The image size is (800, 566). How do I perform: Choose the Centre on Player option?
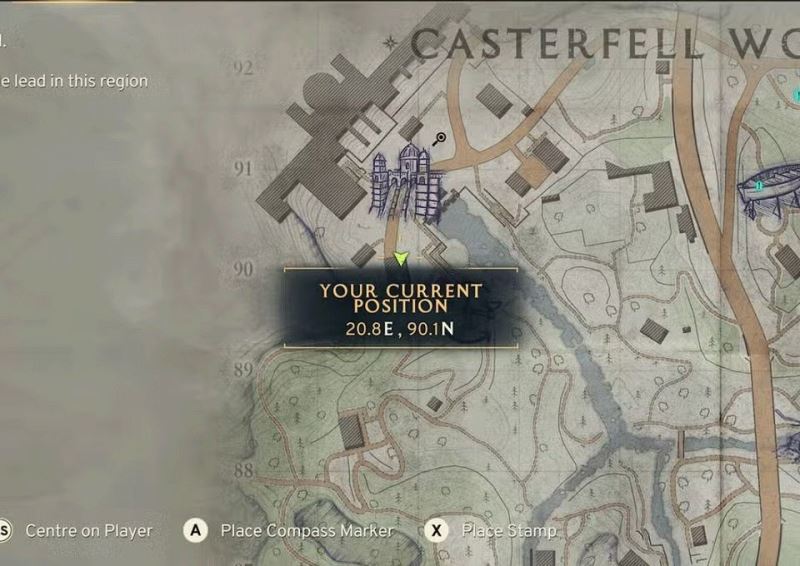88,530
